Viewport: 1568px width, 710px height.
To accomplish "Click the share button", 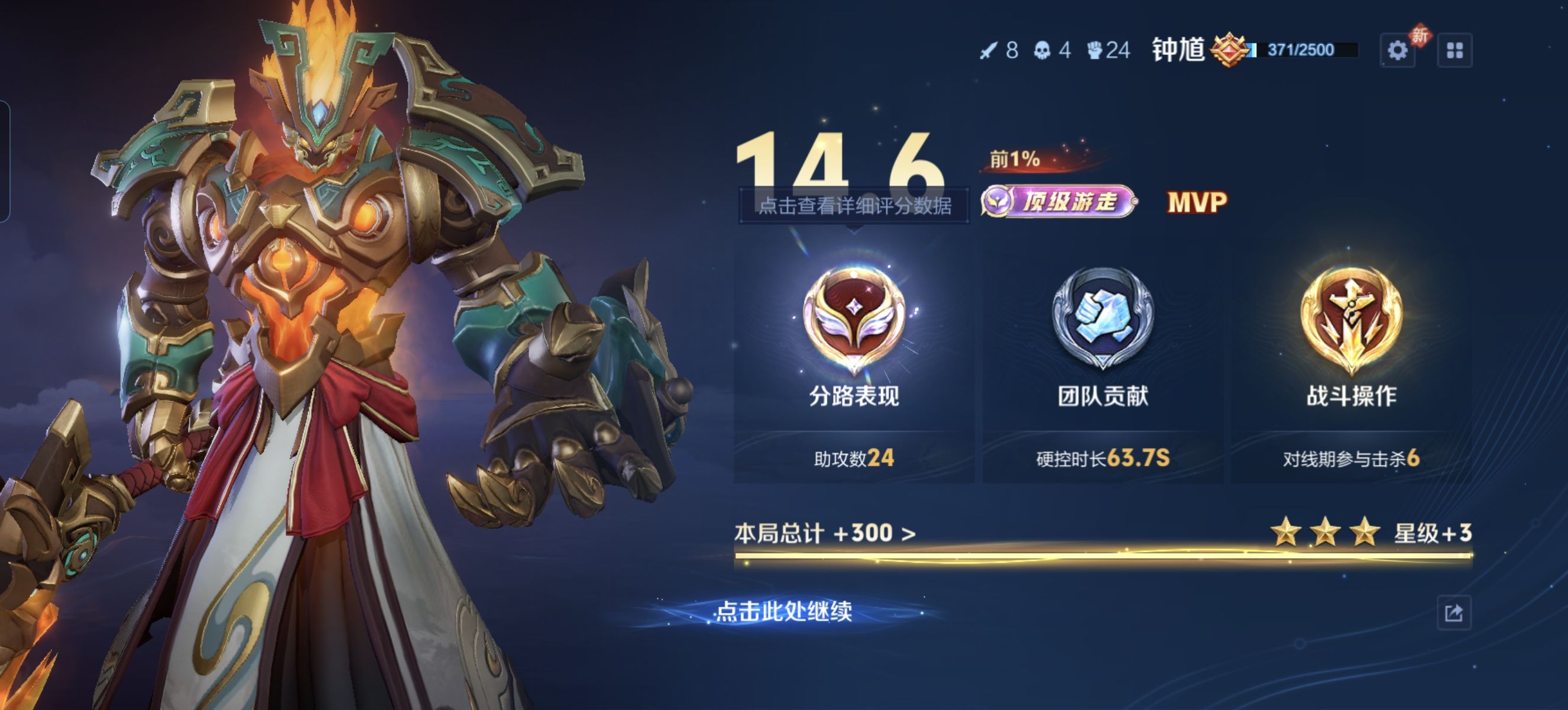I will coord(1453,612).
